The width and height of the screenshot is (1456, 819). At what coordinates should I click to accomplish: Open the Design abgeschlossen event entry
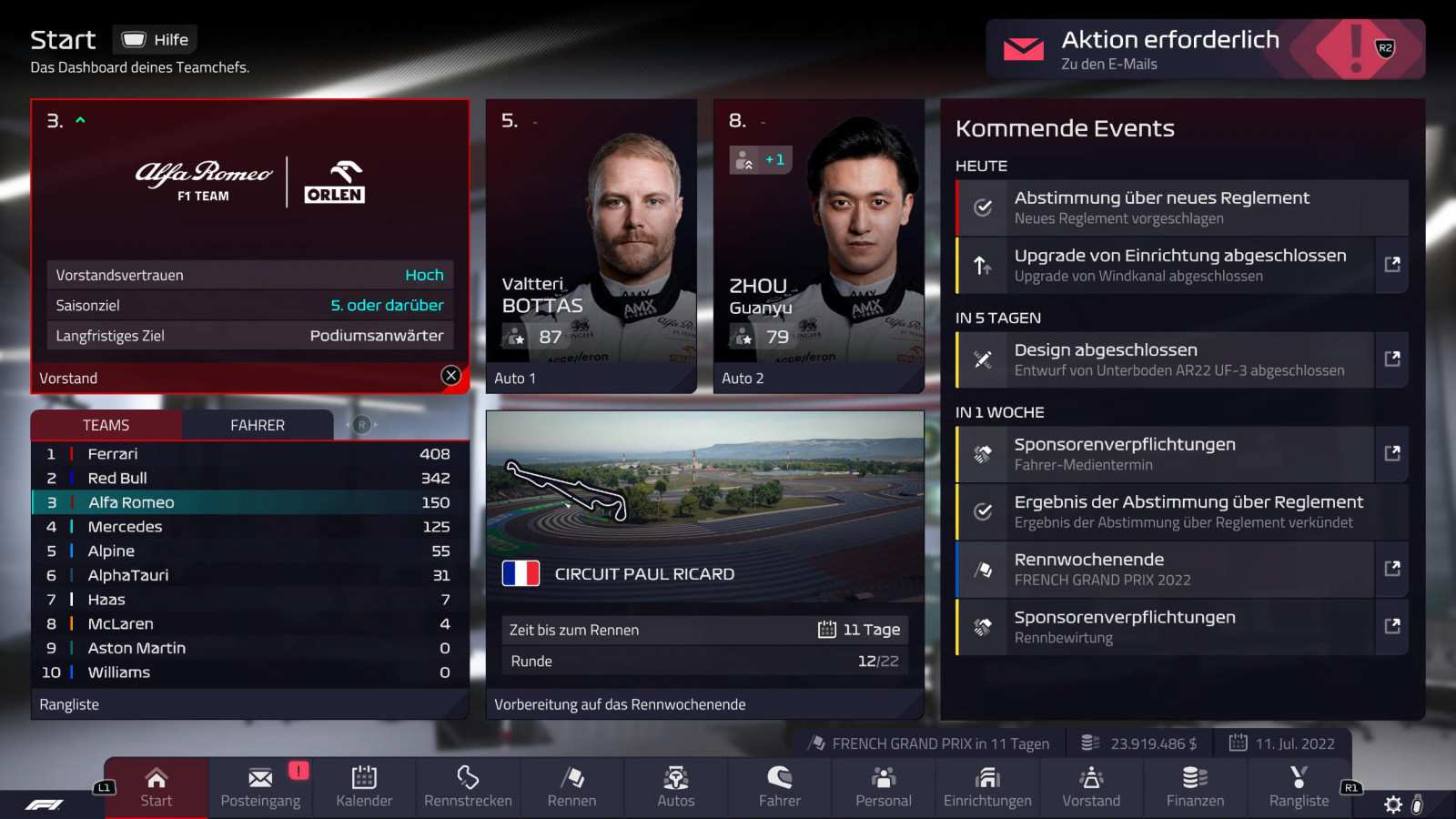pyautogui.click(x=1165, y=359)
